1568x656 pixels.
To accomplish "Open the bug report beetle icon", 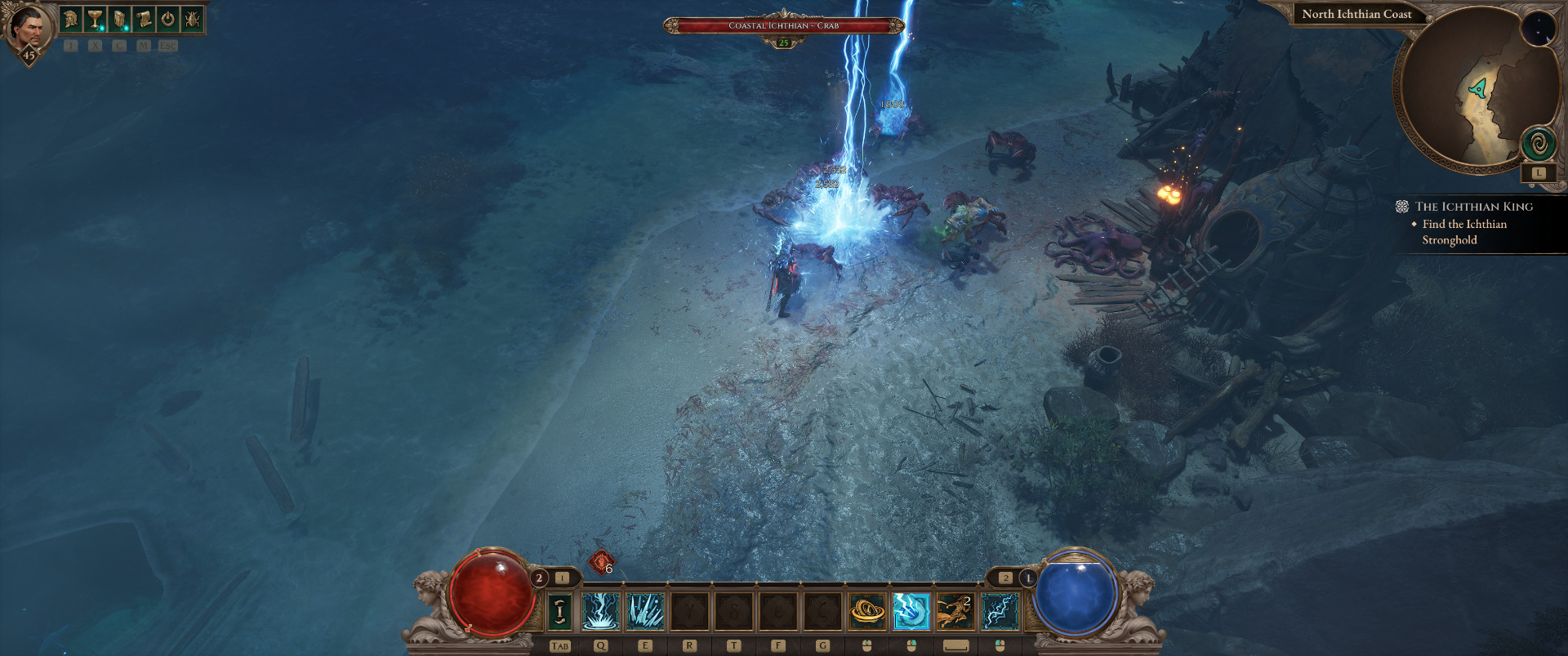I will 192,19.
